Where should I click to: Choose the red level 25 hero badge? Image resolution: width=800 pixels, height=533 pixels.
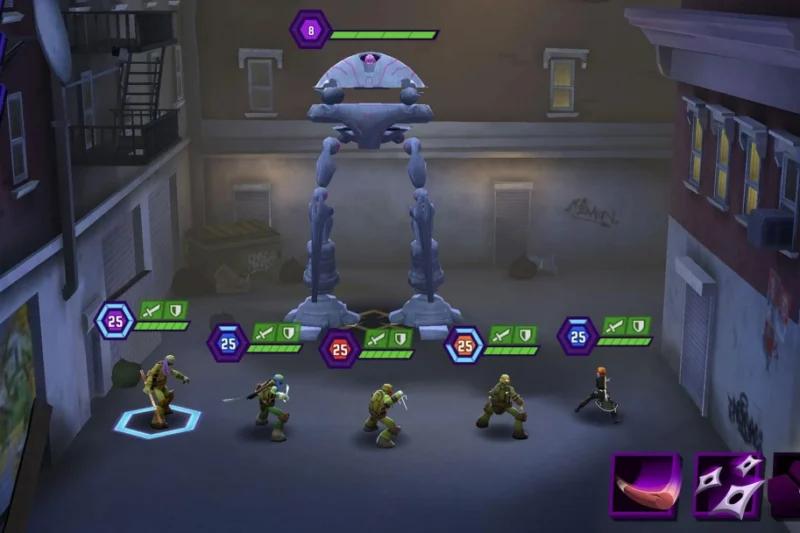click(x=340, y=348)
